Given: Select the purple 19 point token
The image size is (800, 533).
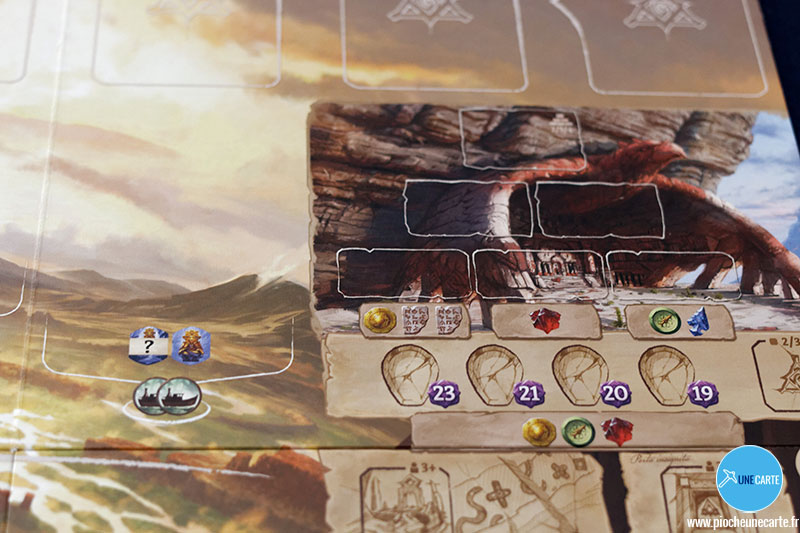Looking at the screenshot, I should 702,393.
